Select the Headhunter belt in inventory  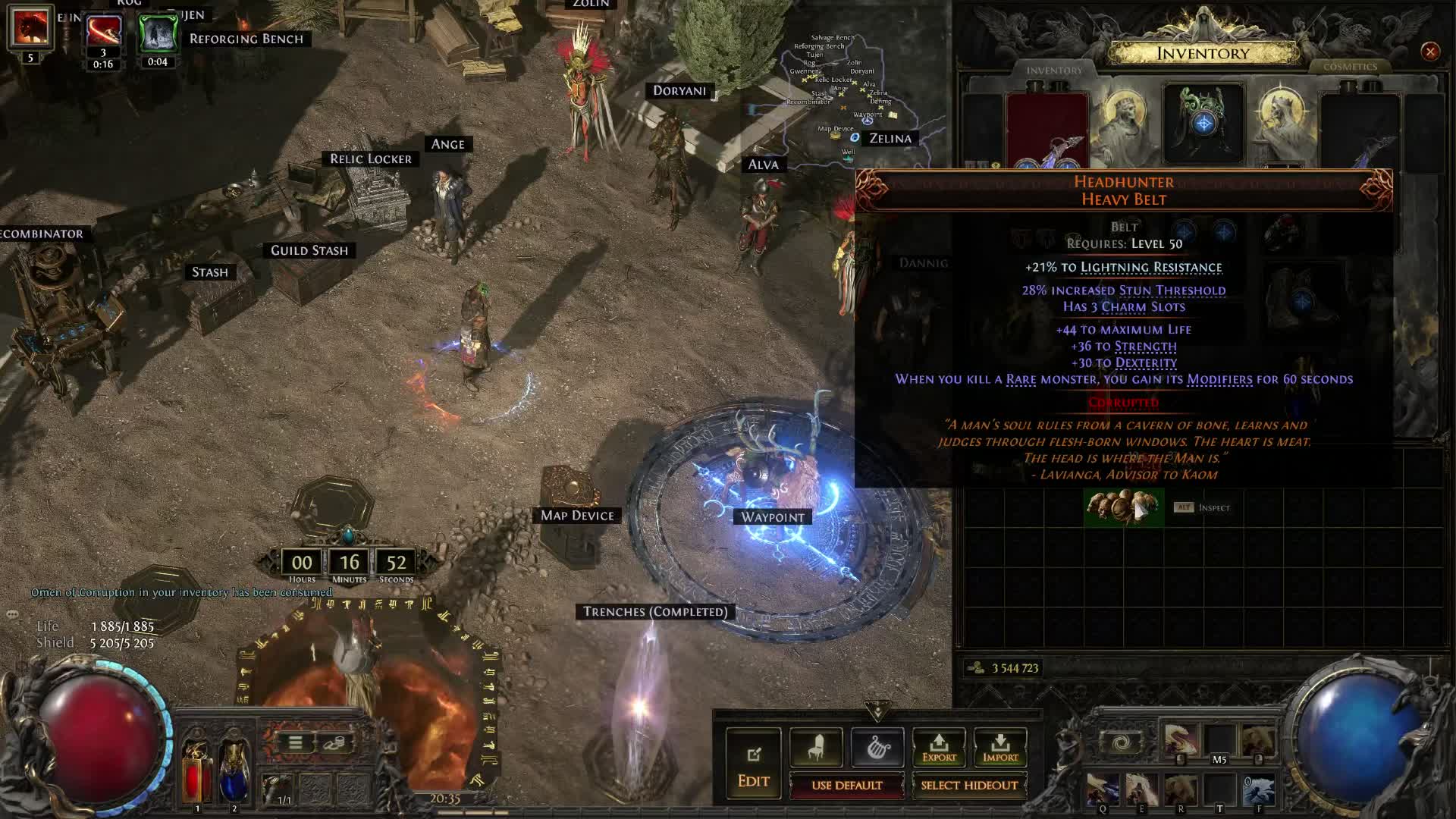[1123, 507]
